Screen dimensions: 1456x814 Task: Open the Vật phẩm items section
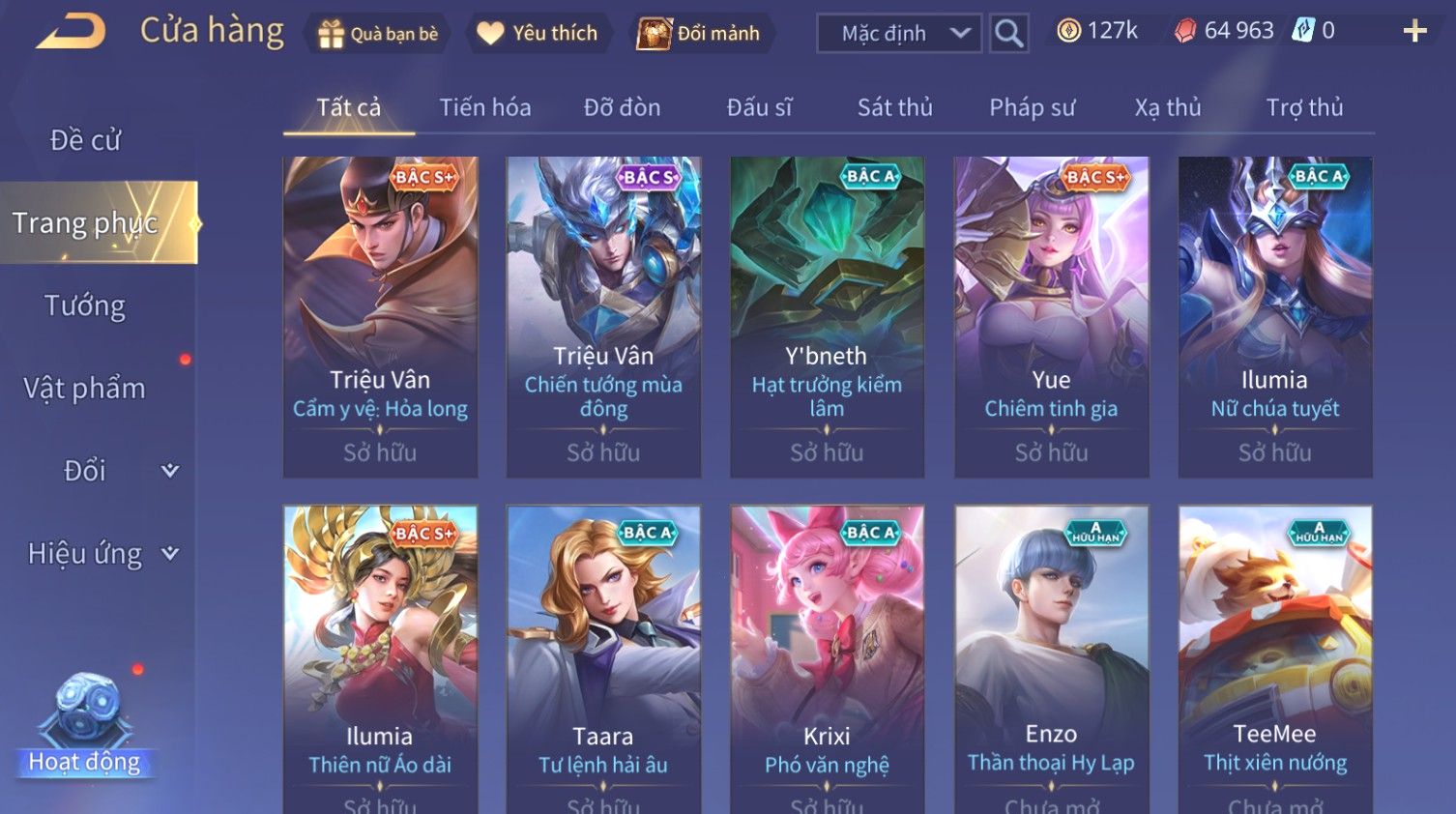(85, 389)
